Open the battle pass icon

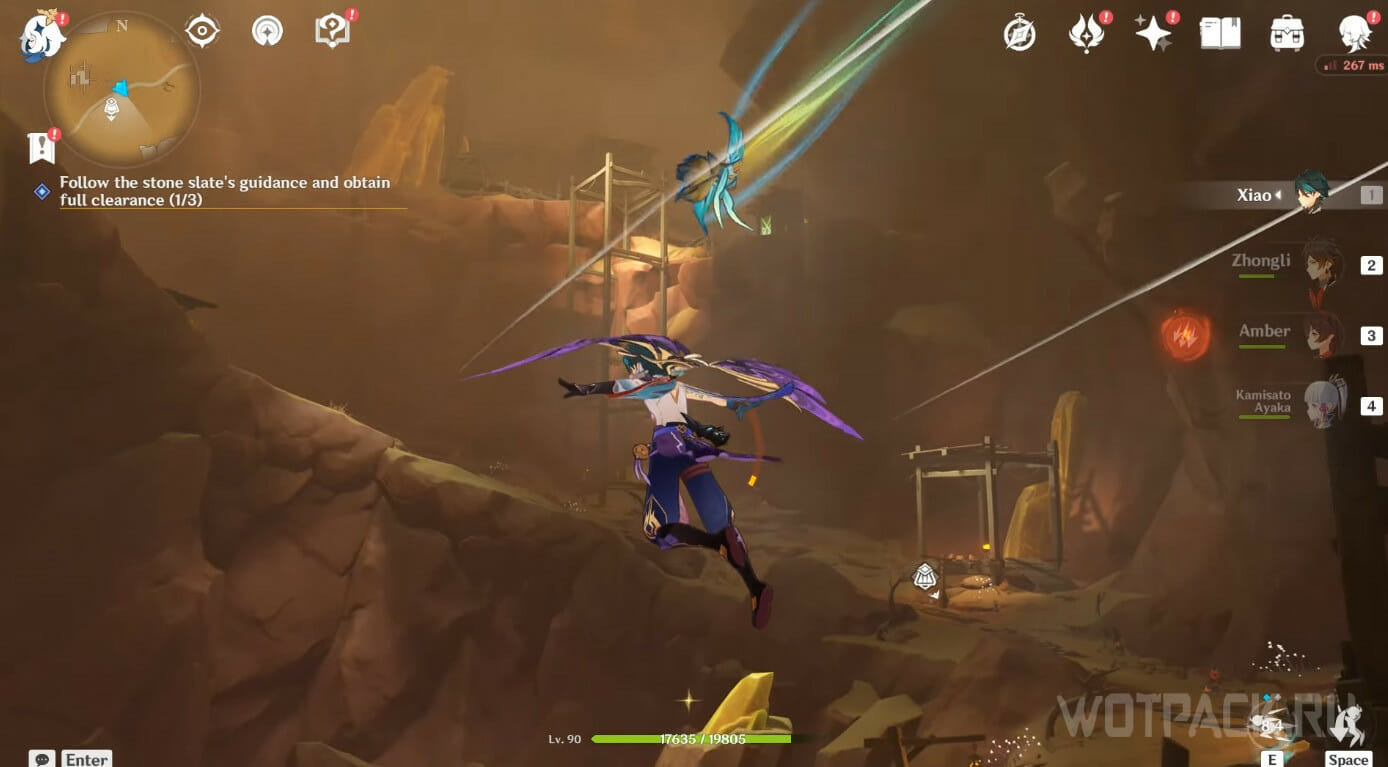pos(1086,33)
